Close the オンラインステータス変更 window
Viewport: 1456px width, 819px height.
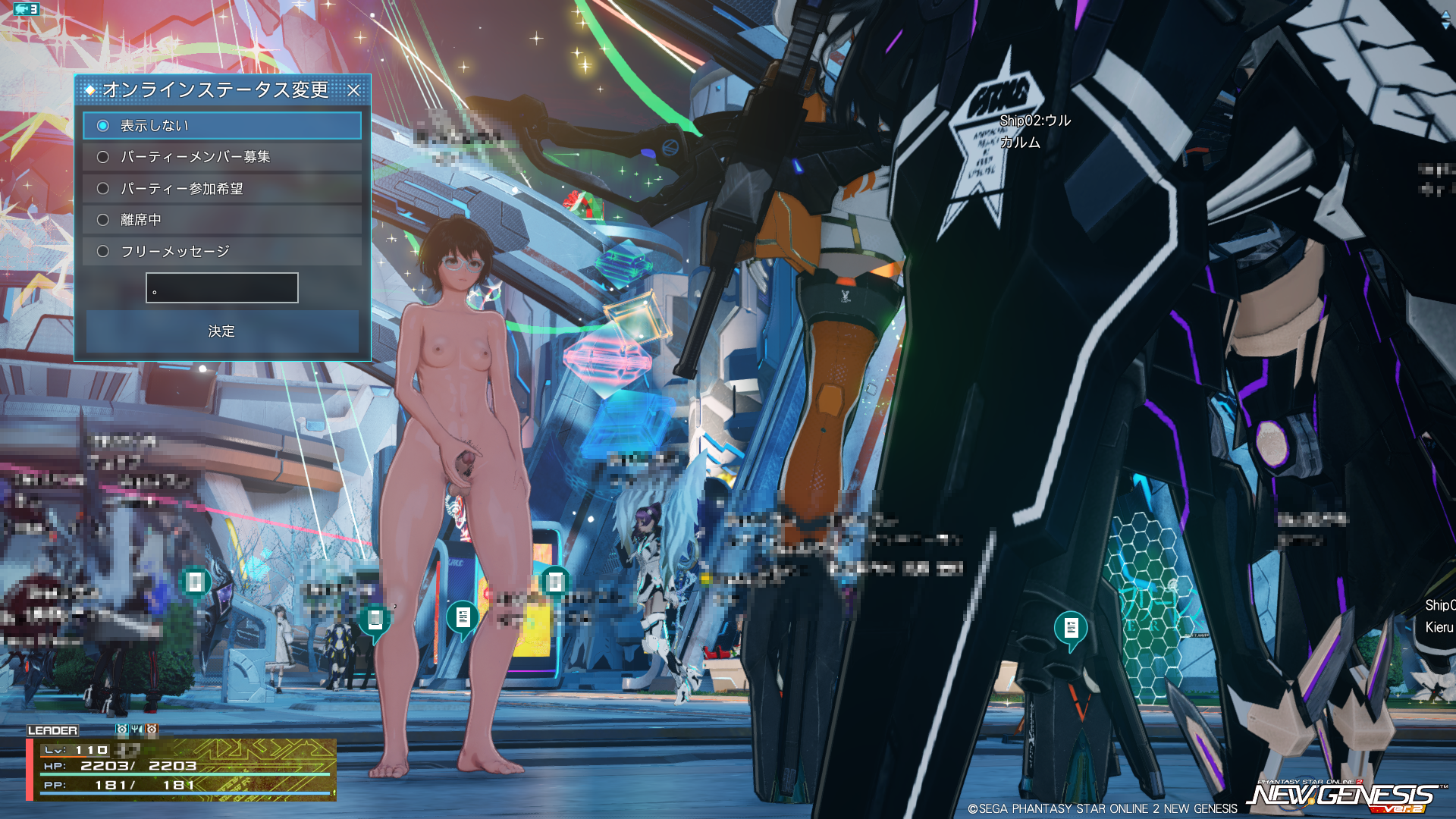[x=353, y=90]
